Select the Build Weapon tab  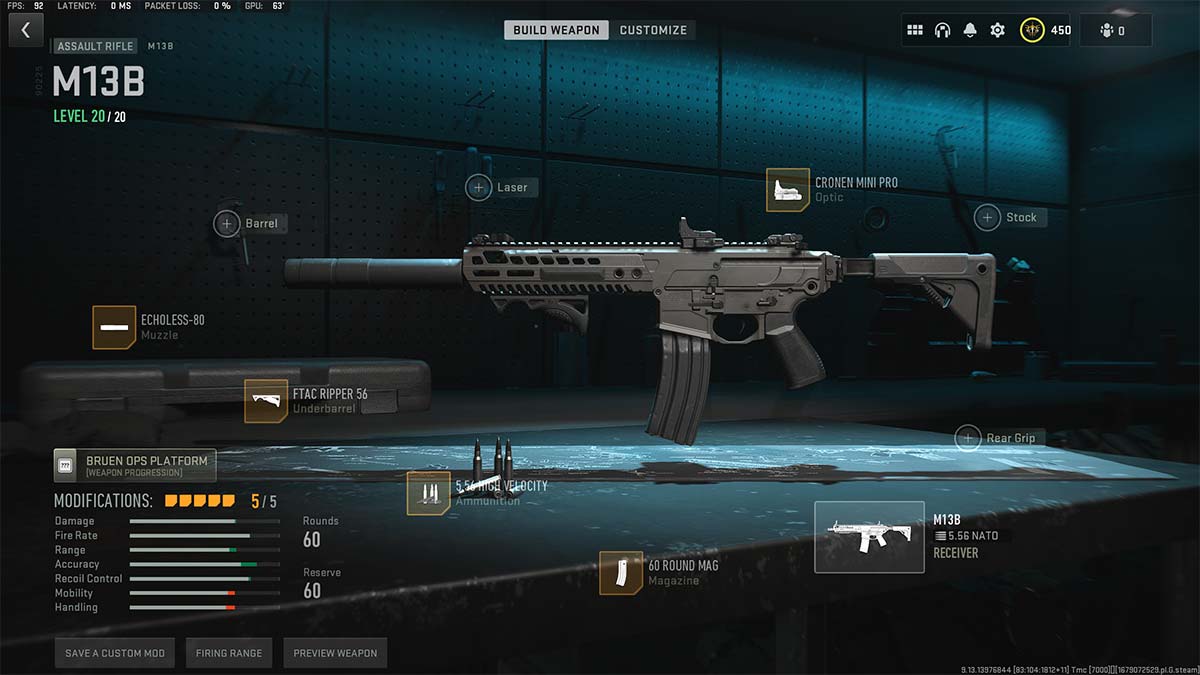coord(556,30)
